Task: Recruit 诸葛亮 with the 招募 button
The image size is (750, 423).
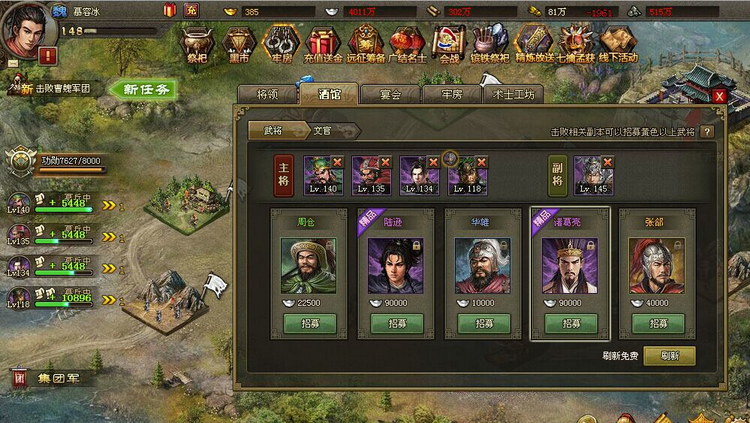Action: (571, 324)
